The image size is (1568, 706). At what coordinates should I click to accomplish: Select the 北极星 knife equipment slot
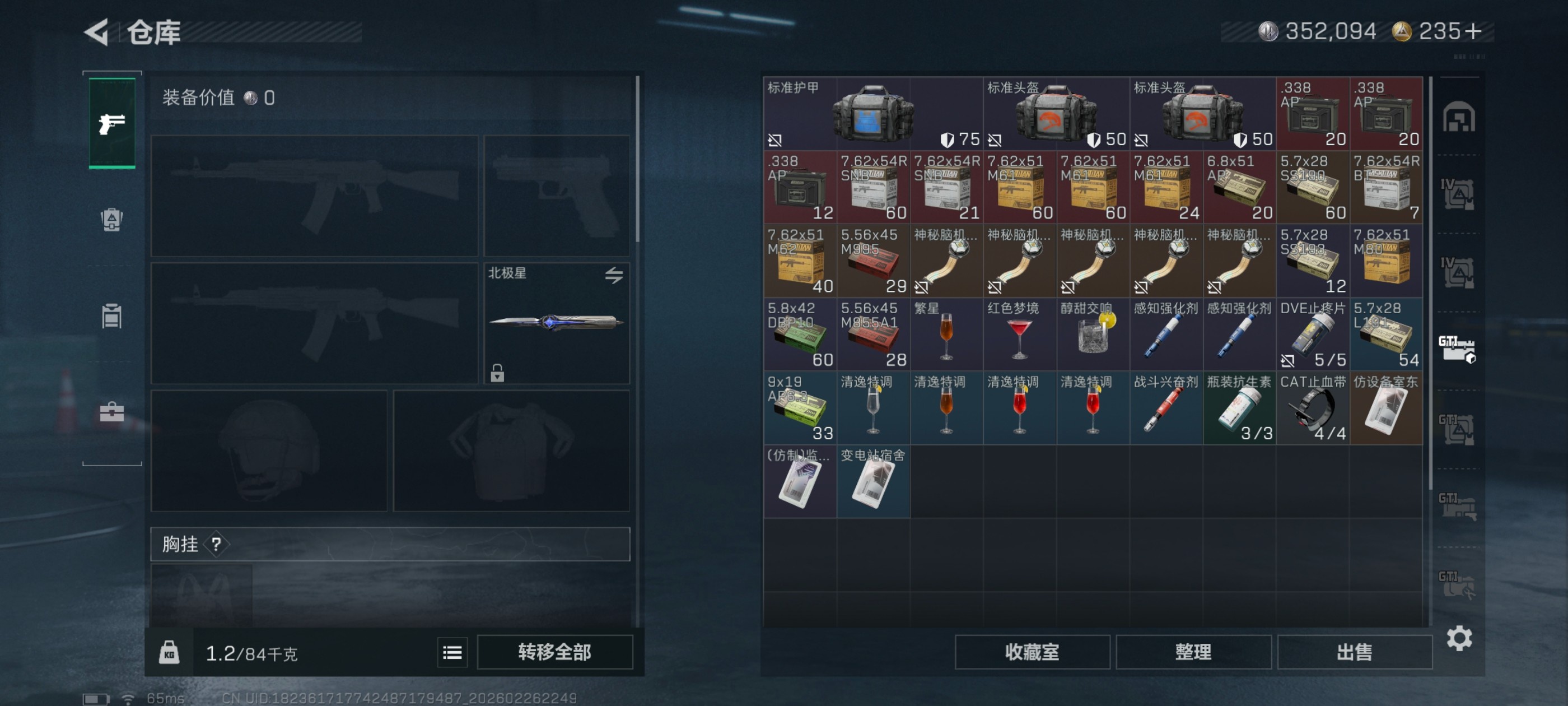pyautogui.click(x=556, y=323)
